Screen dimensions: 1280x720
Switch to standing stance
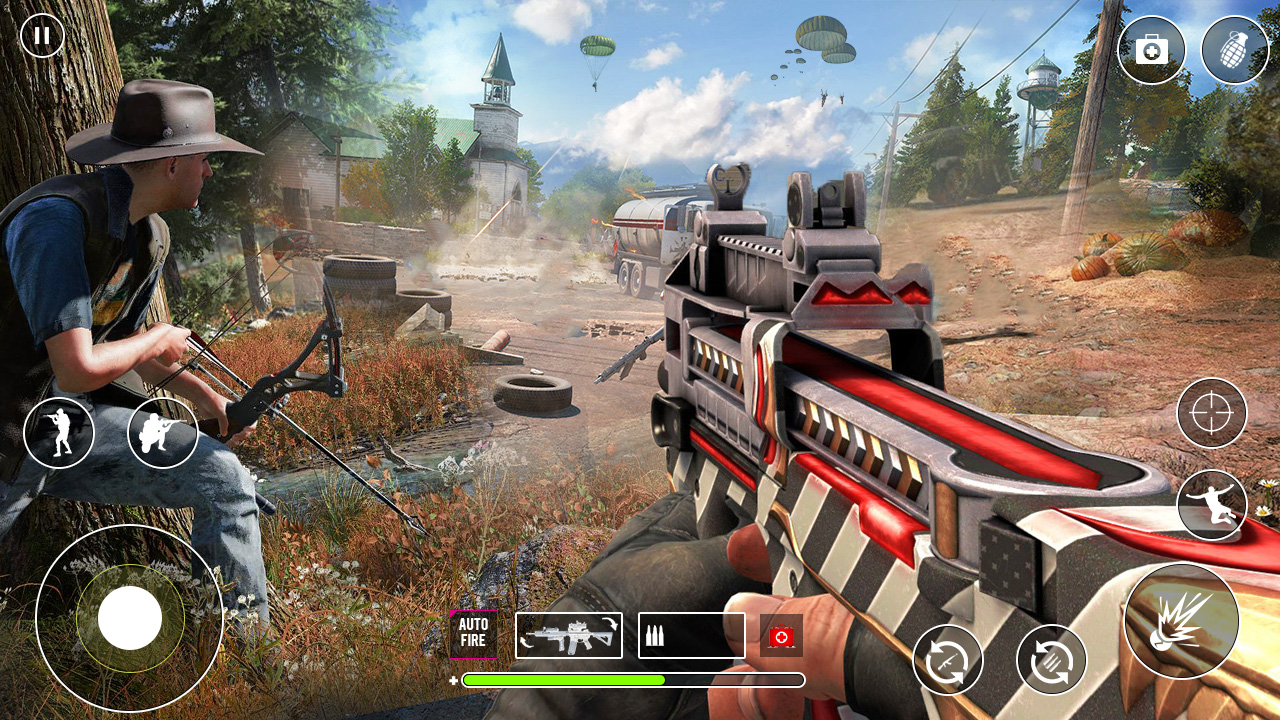[59, 433]
